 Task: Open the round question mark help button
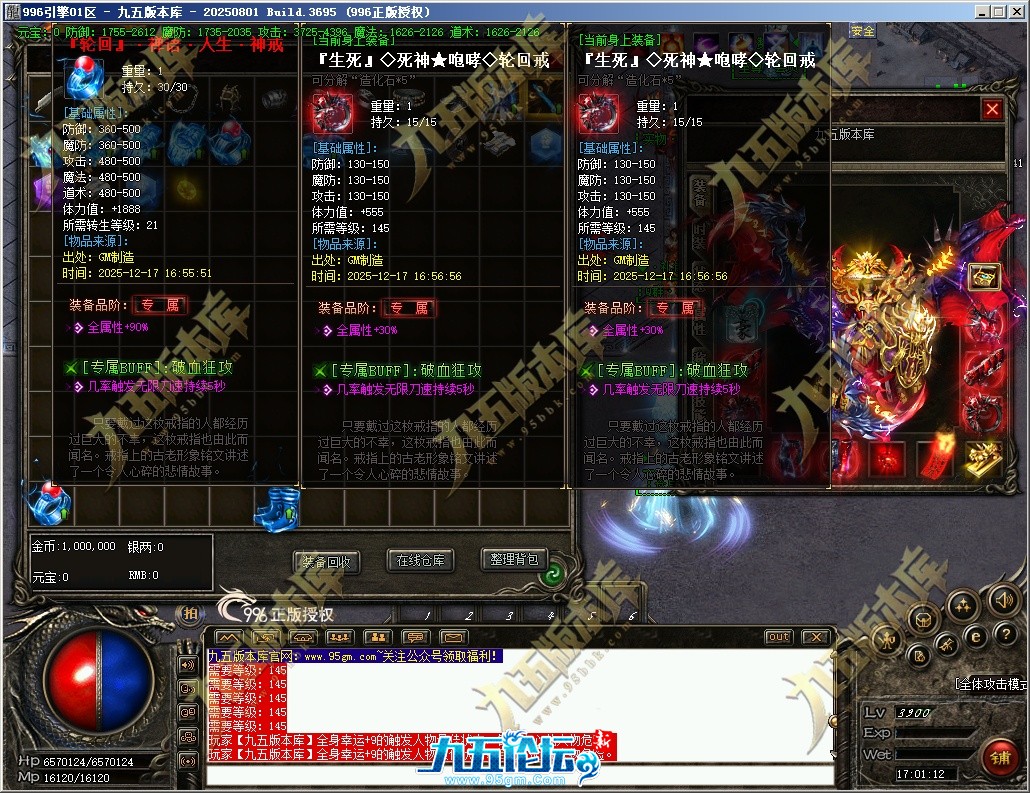1004,633
